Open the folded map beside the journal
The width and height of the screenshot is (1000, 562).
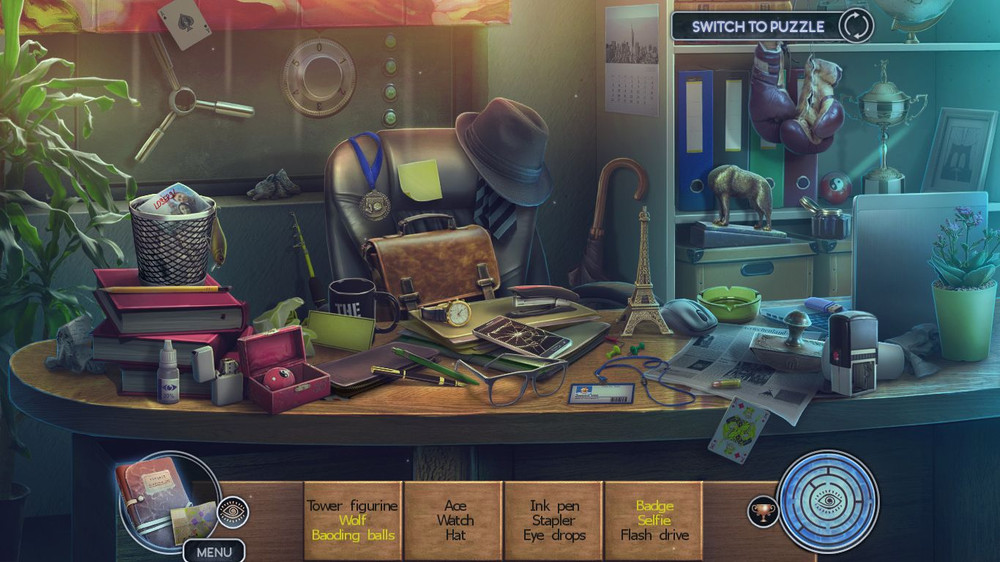pos(195,522)
